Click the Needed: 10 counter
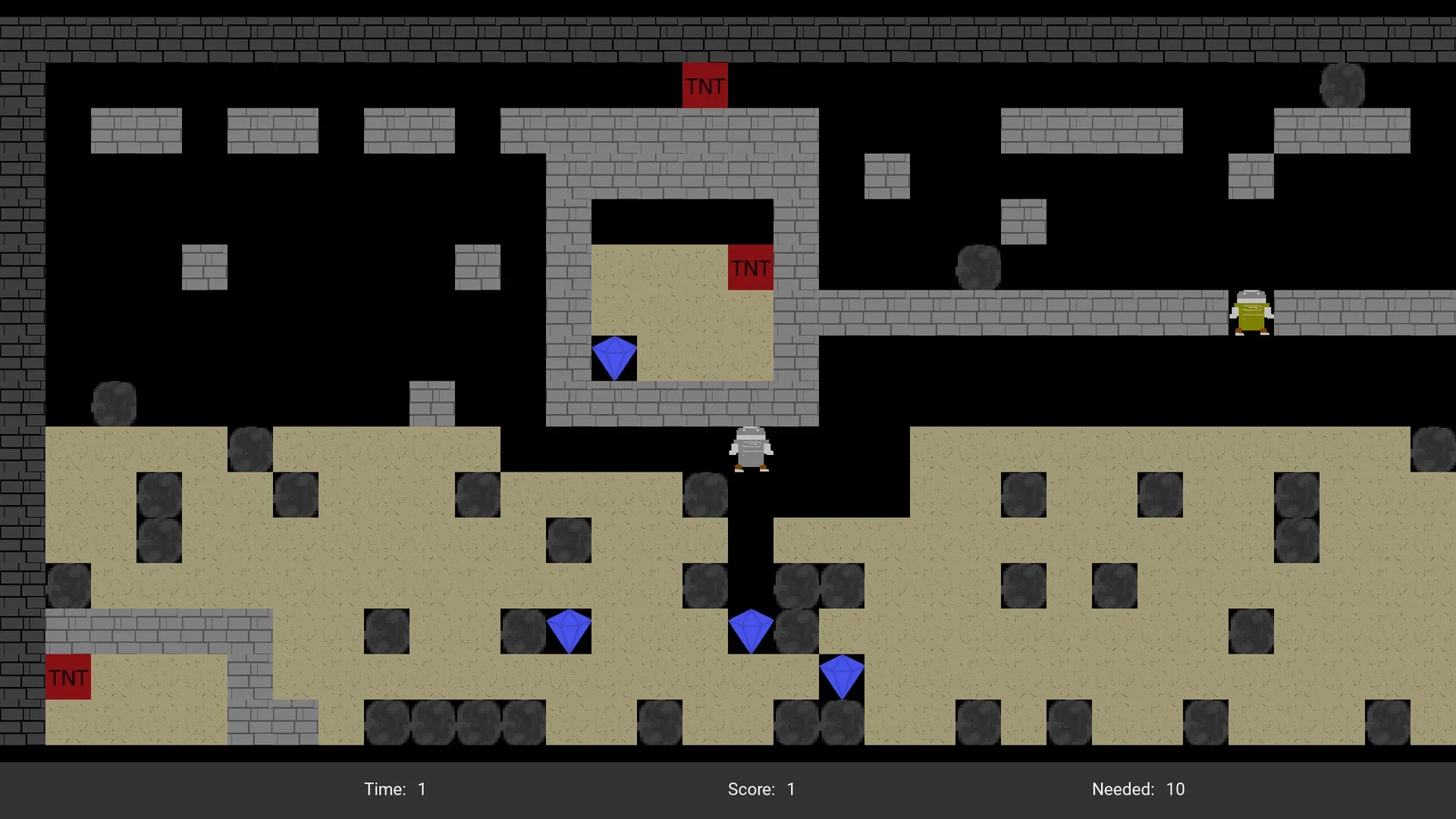Screen dimensions: 1456x819 [x=1134, y=789]
